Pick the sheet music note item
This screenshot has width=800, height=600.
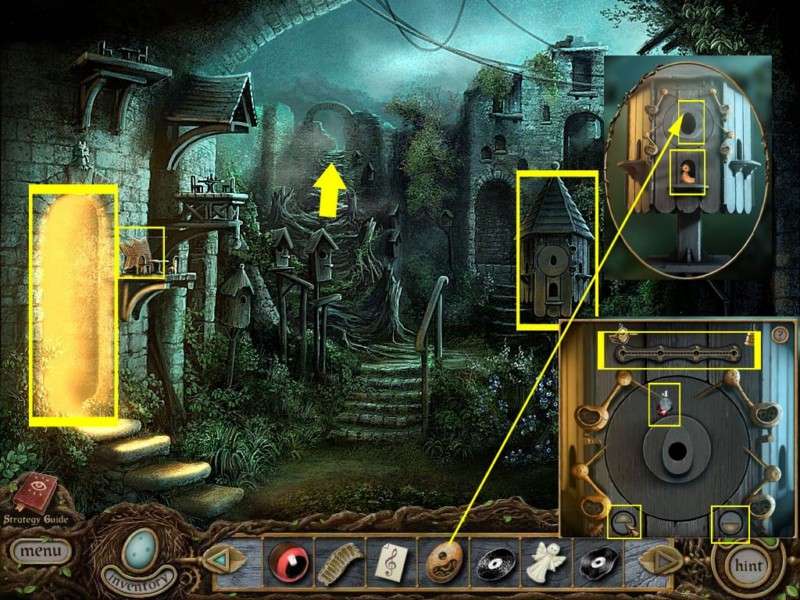point(388,560)
